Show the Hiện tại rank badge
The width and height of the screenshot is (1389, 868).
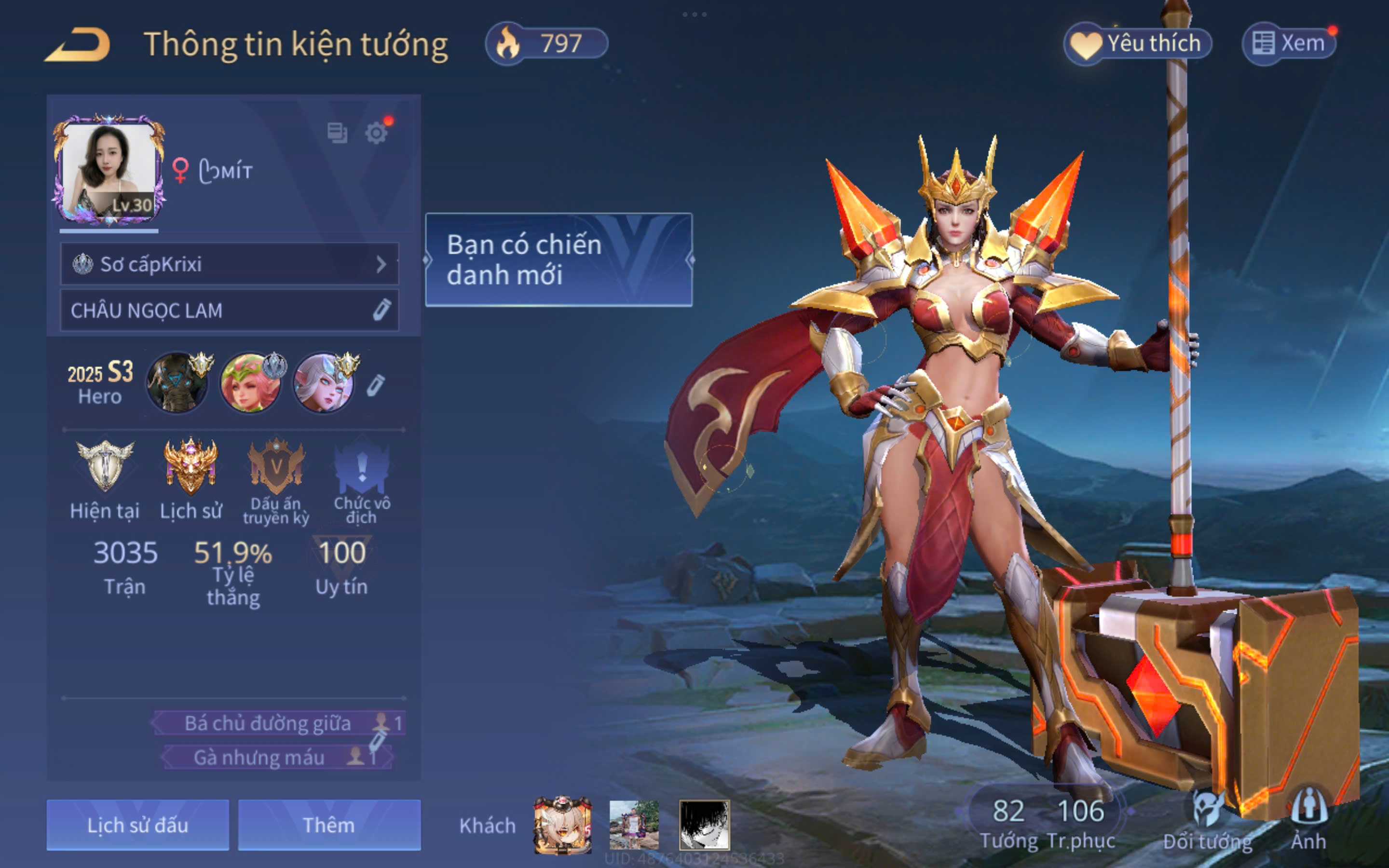[x=105, y=466]
